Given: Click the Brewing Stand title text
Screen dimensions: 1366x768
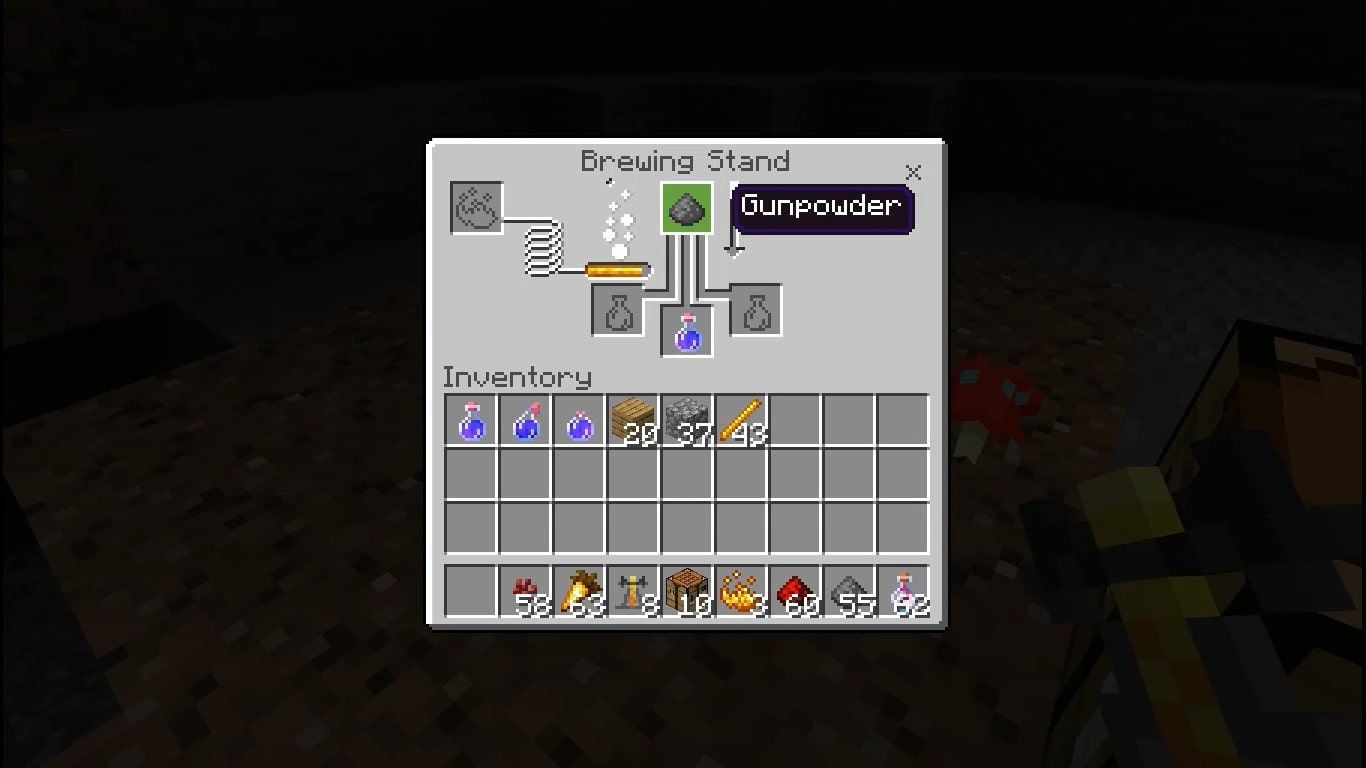Looking at the screenshot, I should [x=687, y=161].
